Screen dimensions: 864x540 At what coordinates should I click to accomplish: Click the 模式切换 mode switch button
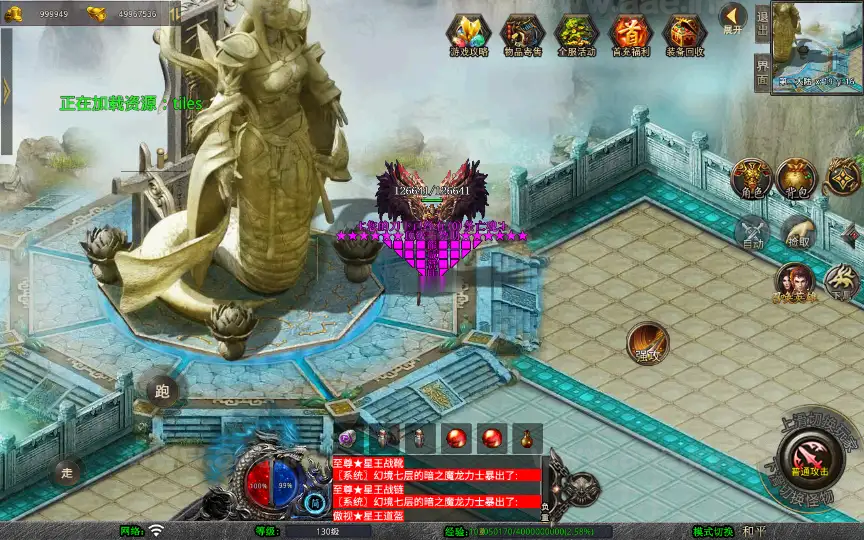716,531
